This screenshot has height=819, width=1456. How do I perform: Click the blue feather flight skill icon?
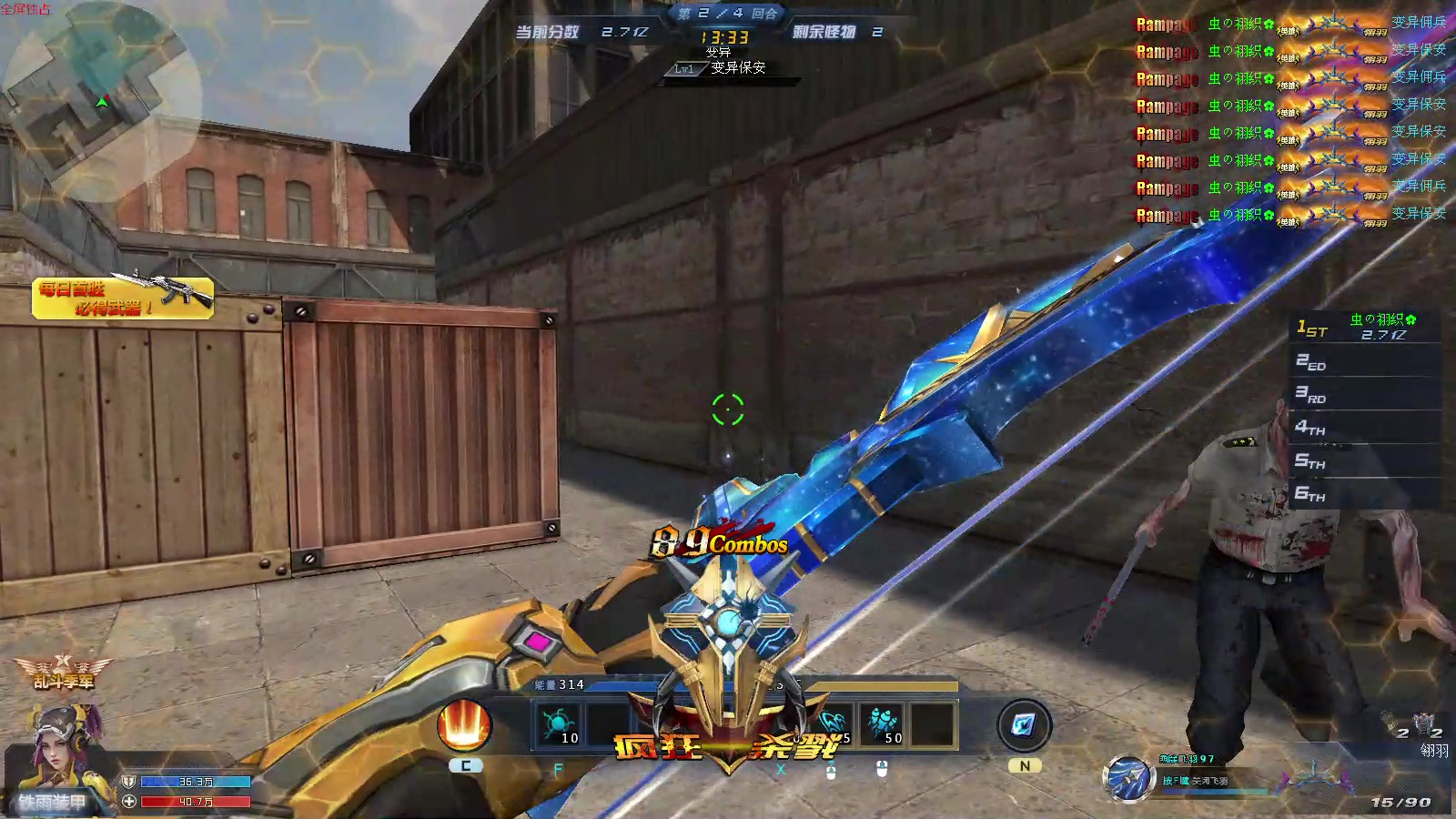tap(1128, 780)
